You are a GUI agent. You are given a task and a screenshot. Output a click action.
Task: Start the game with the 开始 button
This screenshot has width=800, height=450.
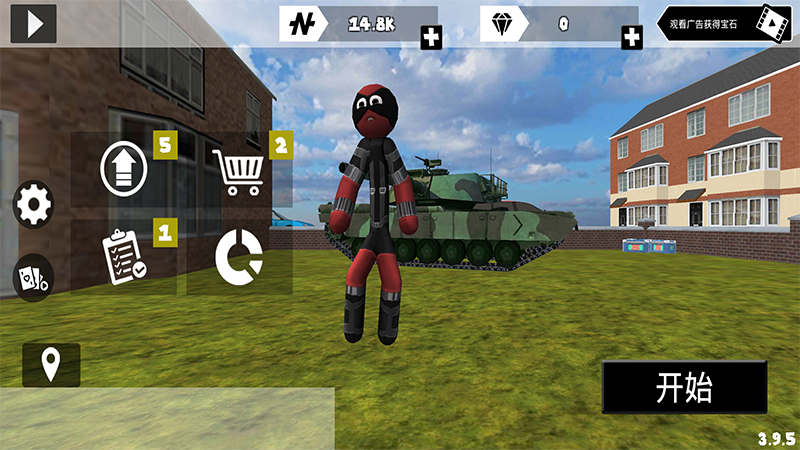pyautogui.click(x=683, y=388)
